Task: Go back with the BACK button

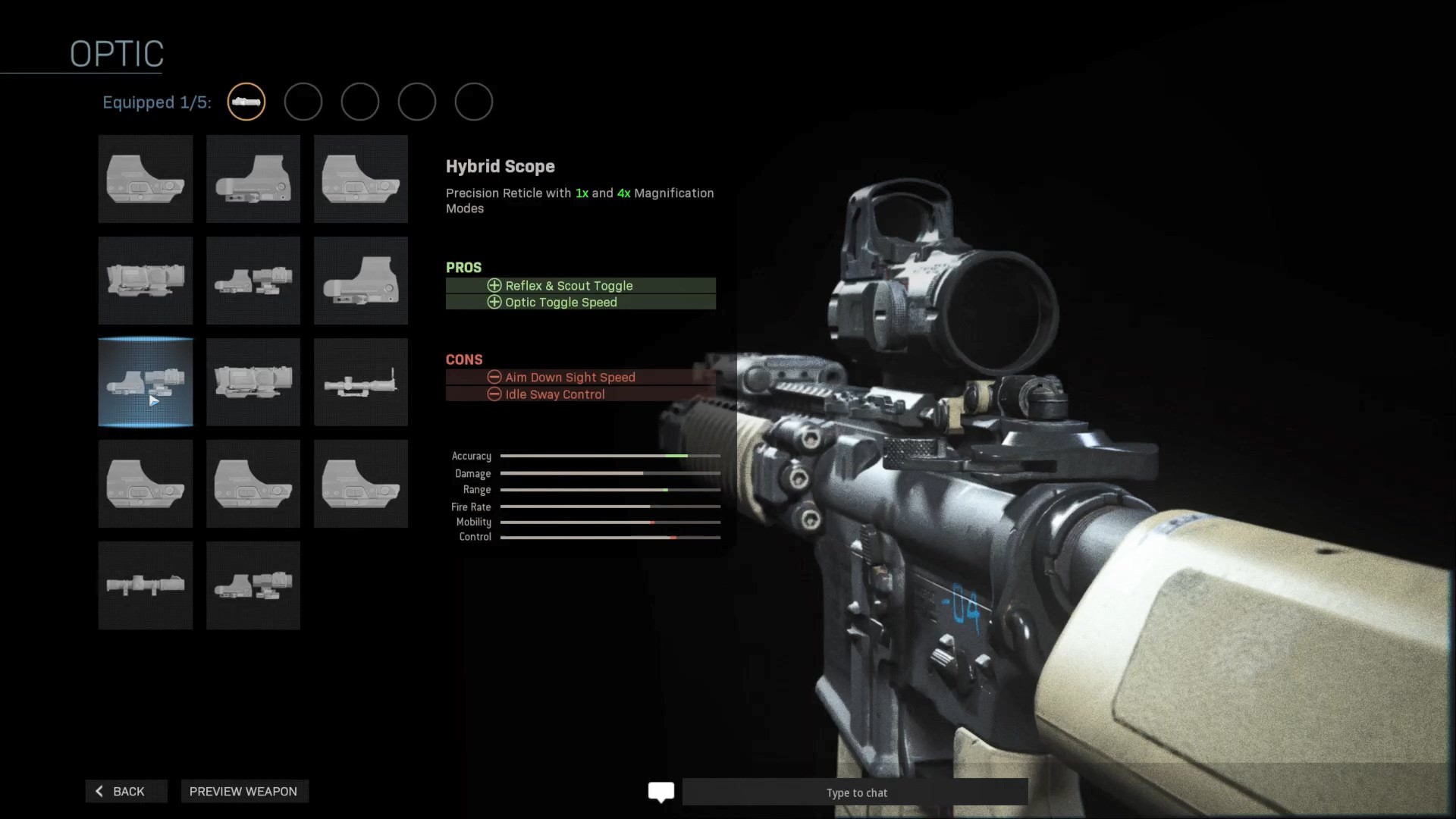Action: point(126,791)
